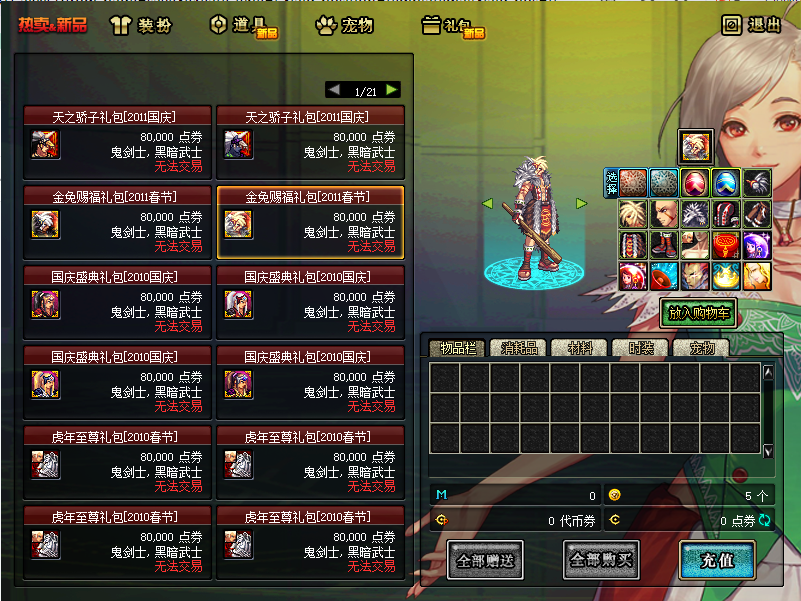Exit the shop with the 退出 button
801x601 pixels.
751,25
